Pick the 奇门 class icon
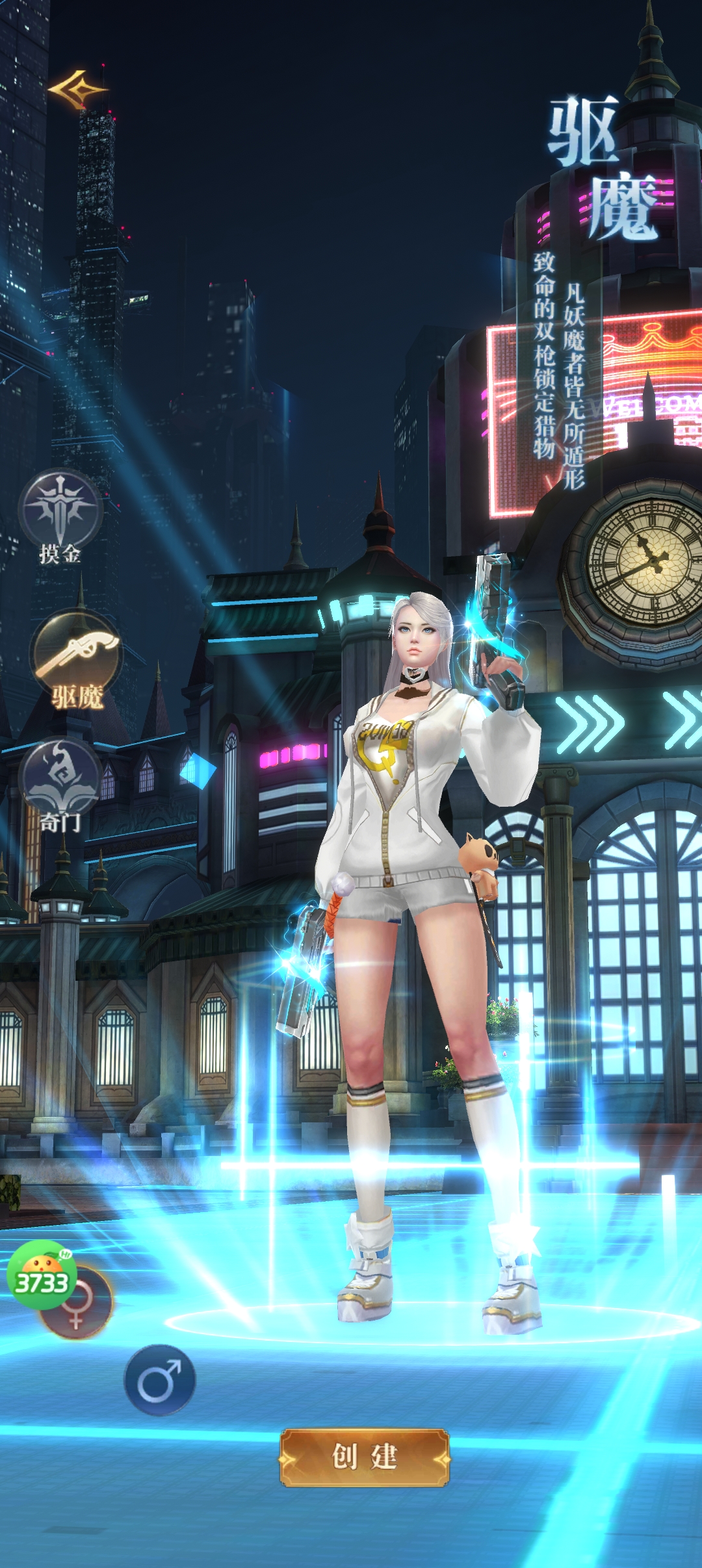Viewport: 702px width, 1568px height. pyautogui.click(x=60, y=778)
